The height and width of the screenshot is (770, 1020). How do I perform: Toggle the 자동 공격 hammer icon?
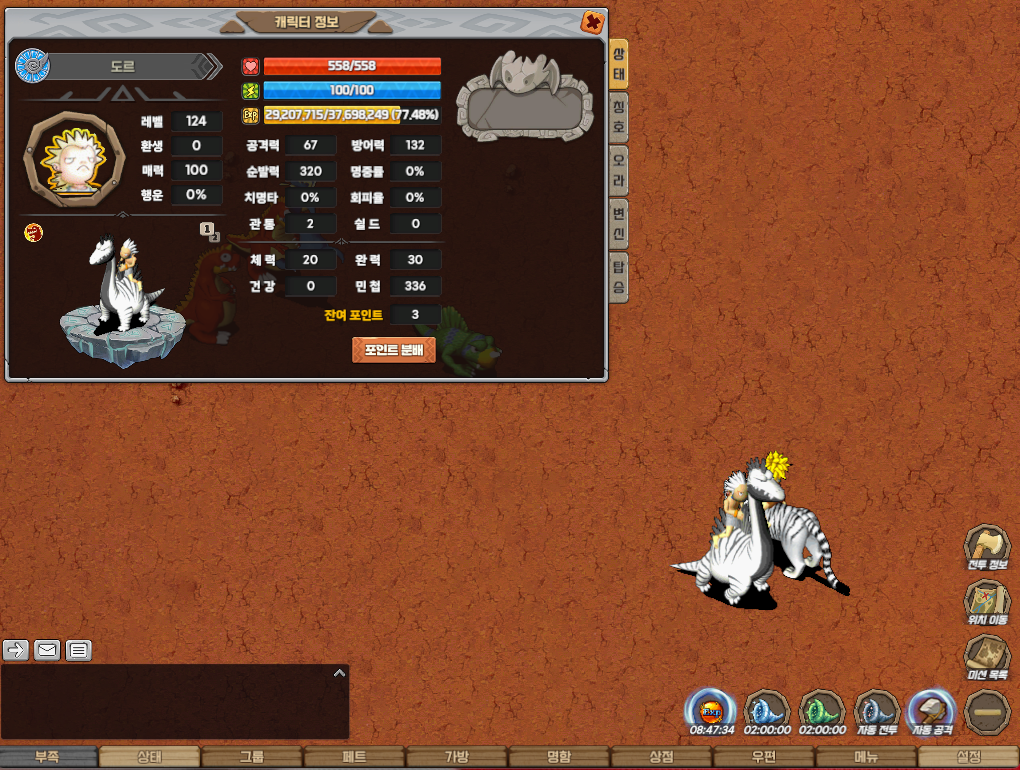(930, 711)
